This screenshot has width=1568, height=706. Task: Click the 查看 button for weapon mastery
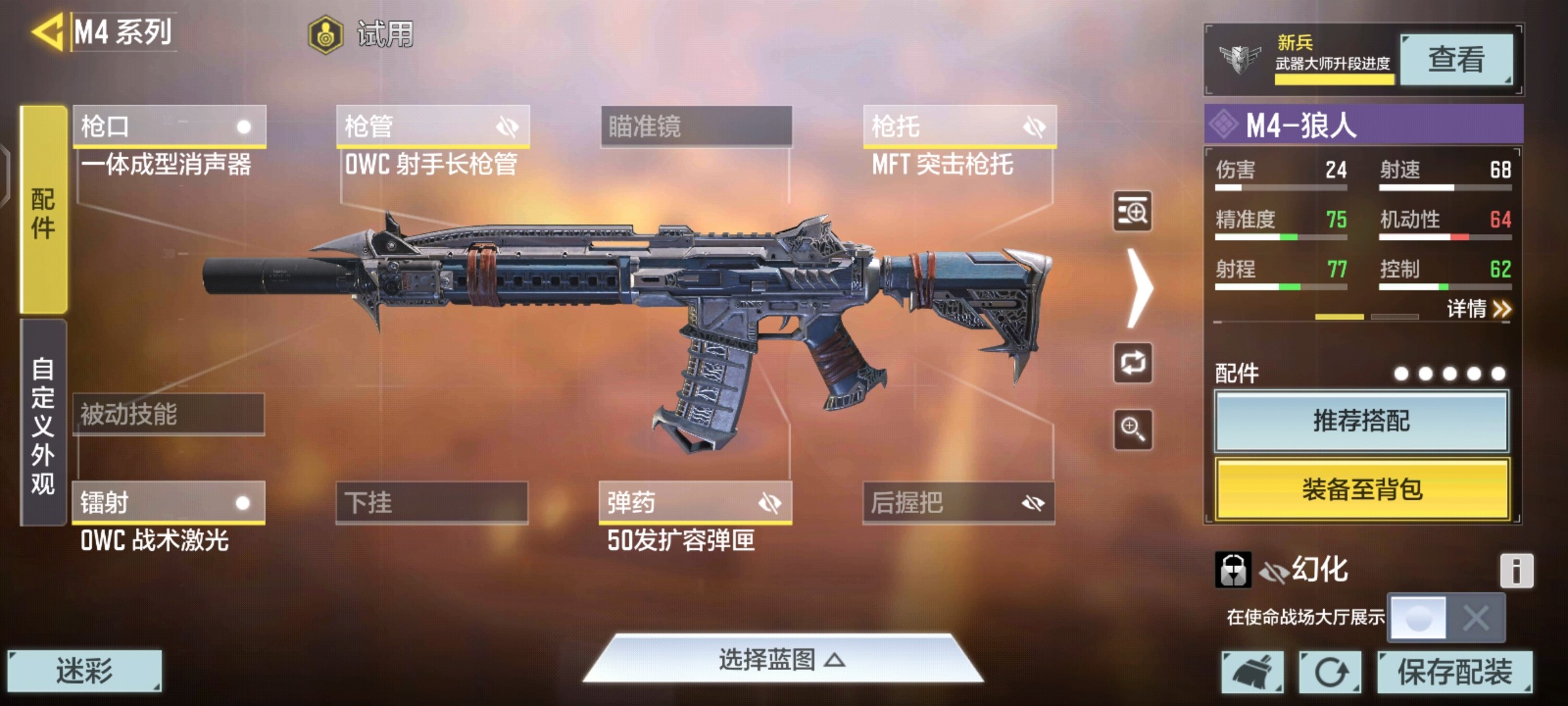[x=1456, y=60]
